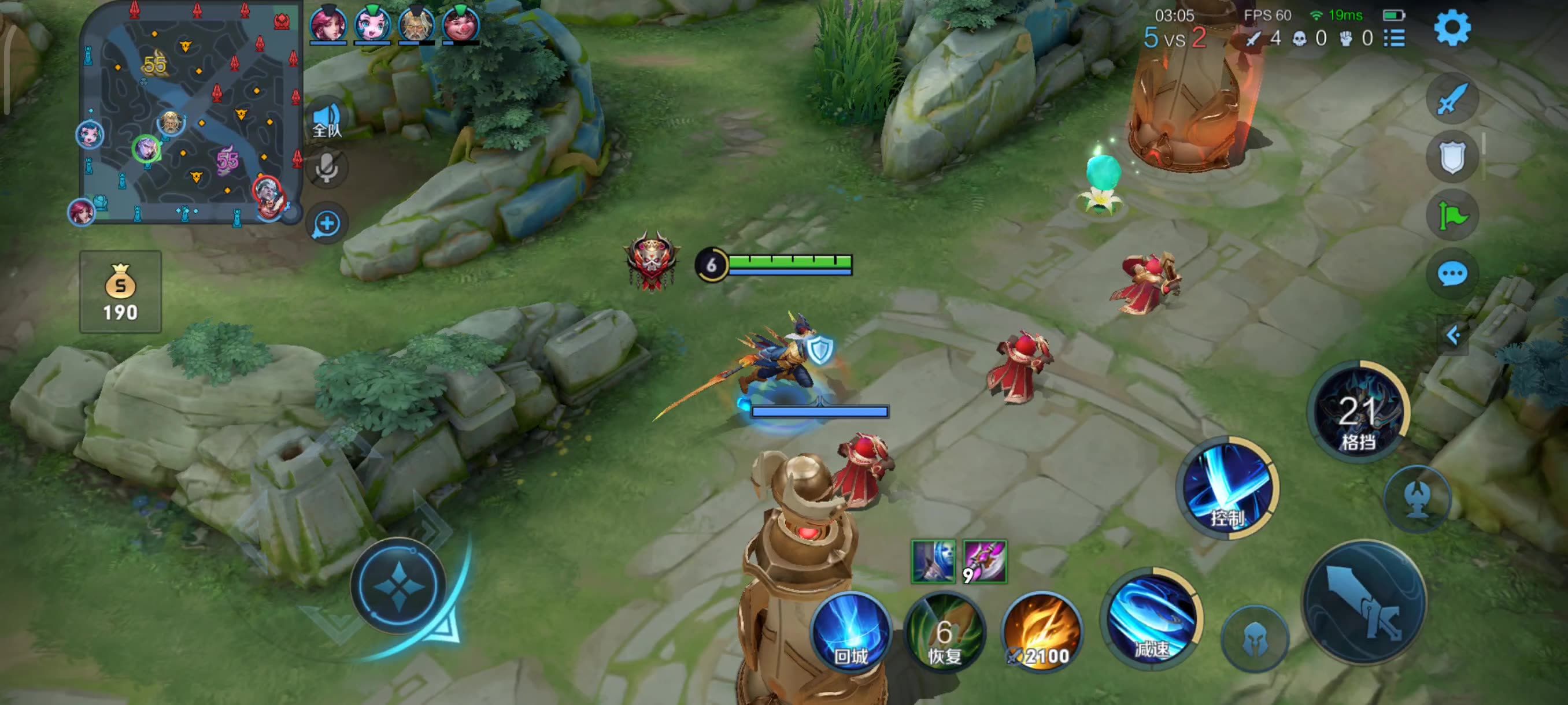
Task: Select the tower-attack button
Action: tap(1418, 499)
